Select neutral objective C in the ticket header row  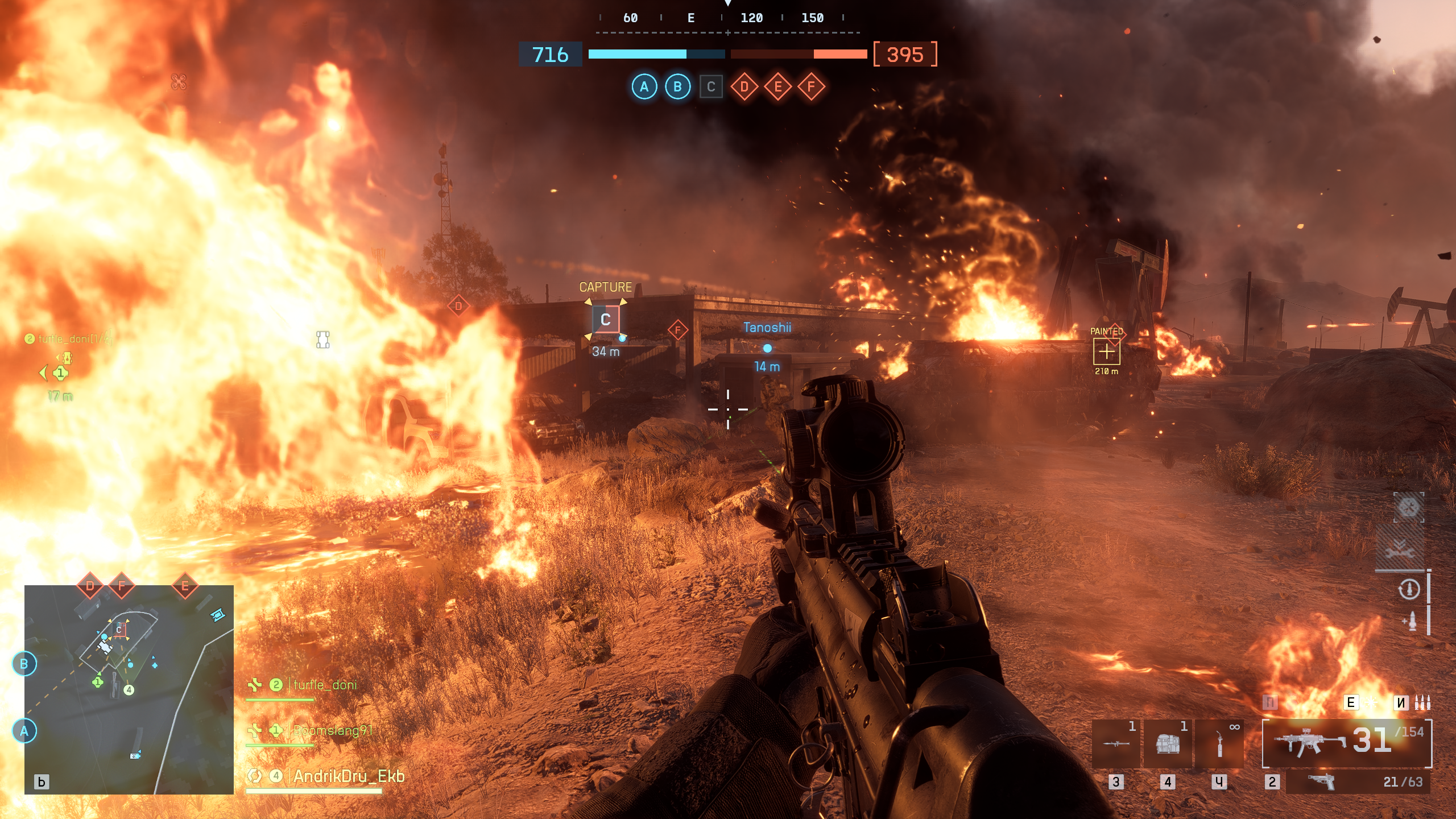[711, 87]
